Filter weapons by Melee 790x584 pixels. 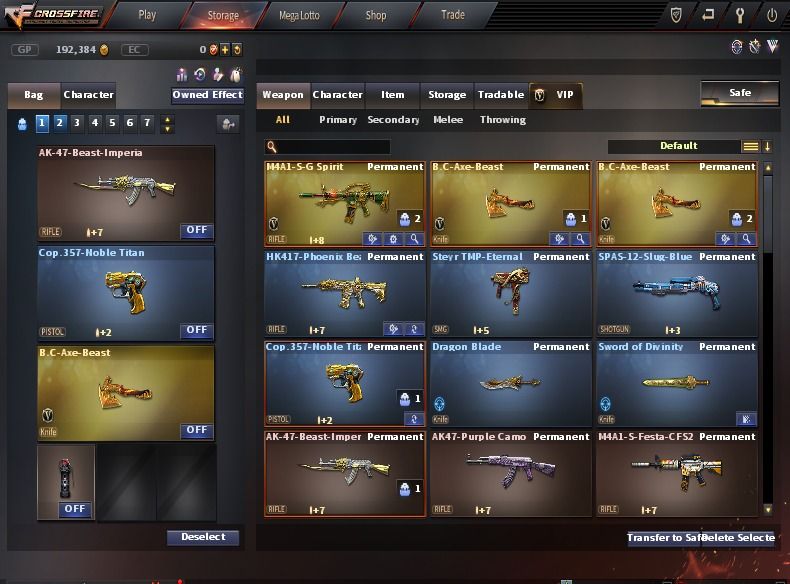click(x=448, y=120)
